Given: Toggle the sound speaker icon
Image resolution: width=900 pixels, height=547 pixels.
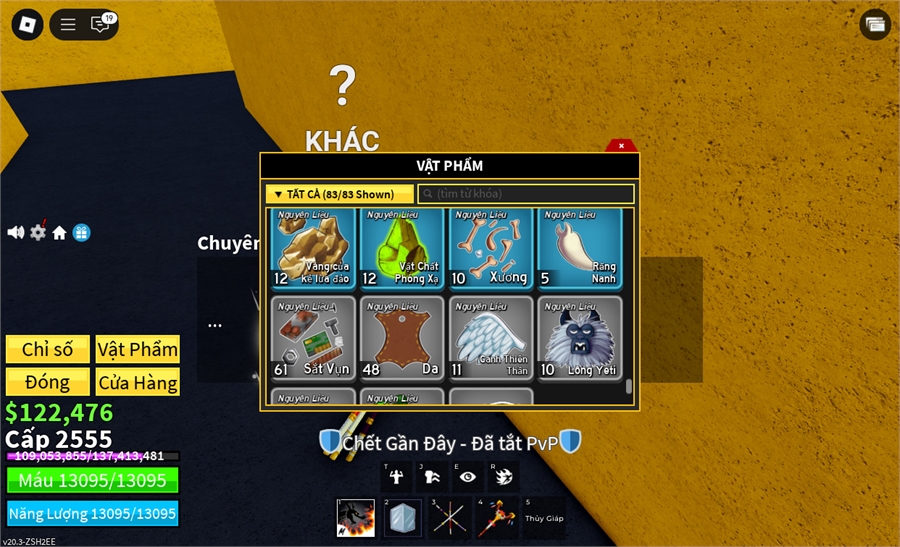Looking at the screenshot, I should pyautogui.click(x=16, y=232).
